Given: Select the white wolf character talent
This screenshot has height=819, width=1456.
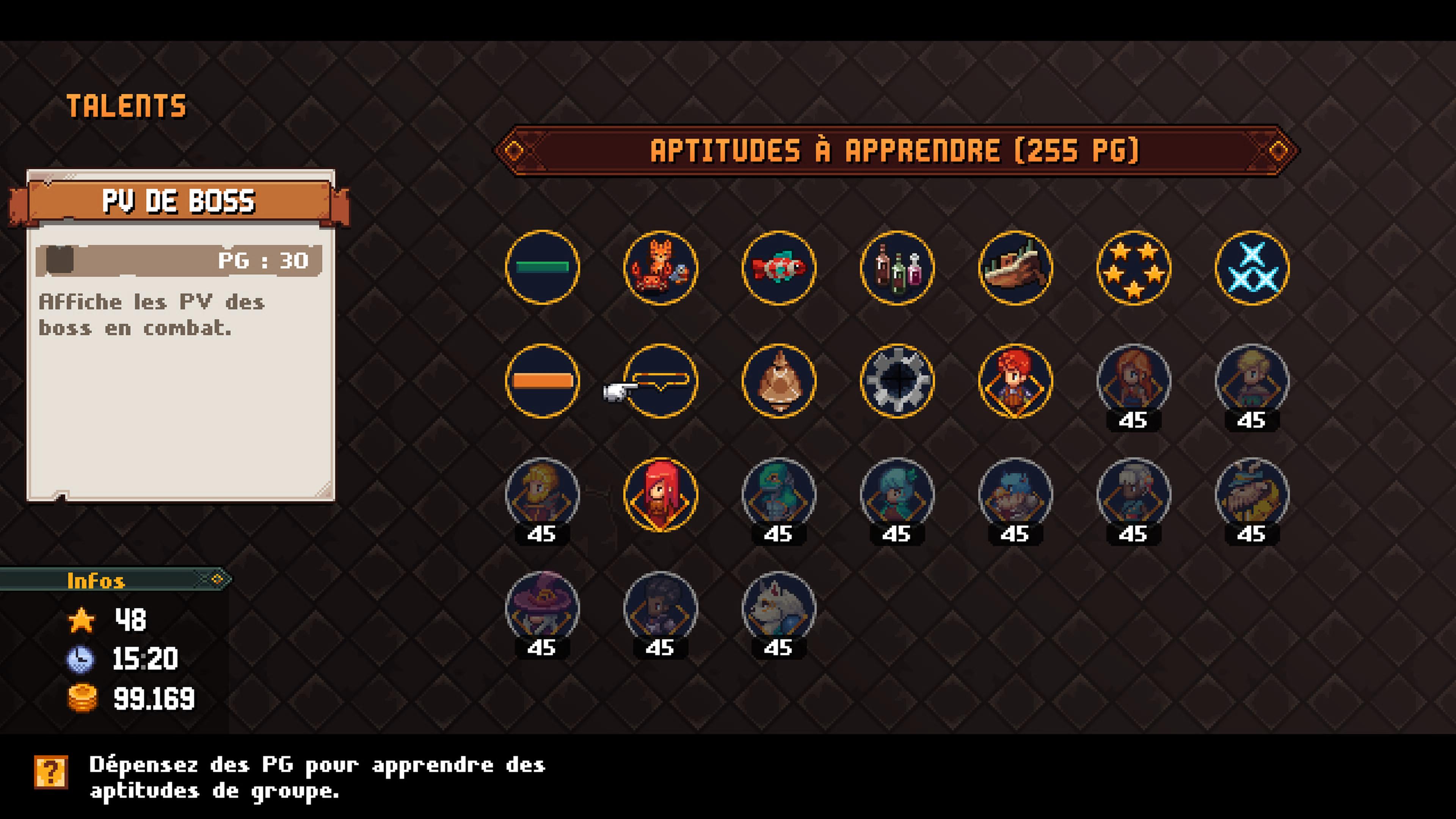Looking at the screenshot, I should (778, 608).
